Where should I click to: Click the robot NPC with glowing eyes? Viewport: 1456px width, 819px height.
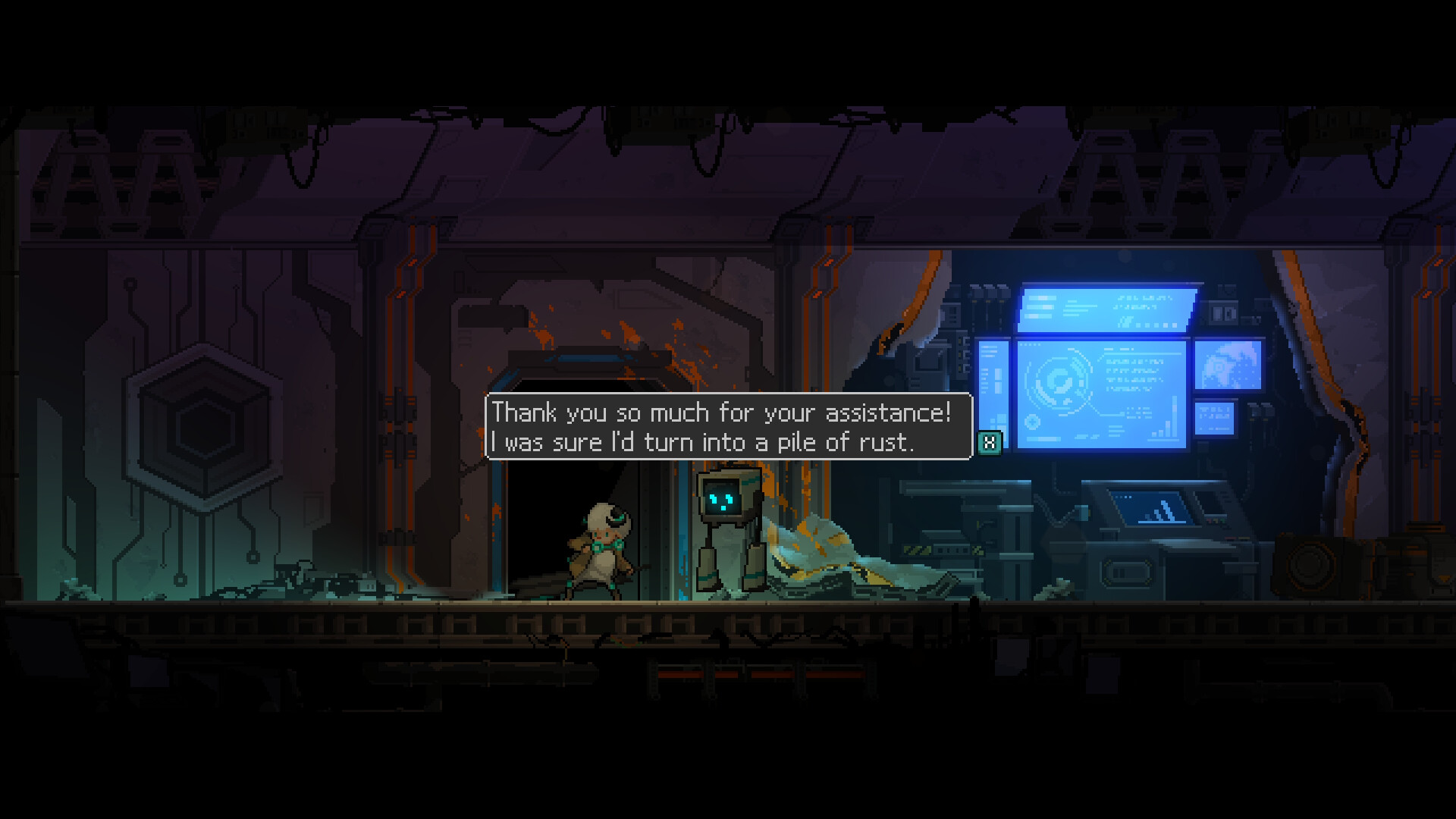pyautogui.click(x=728, y=527)
